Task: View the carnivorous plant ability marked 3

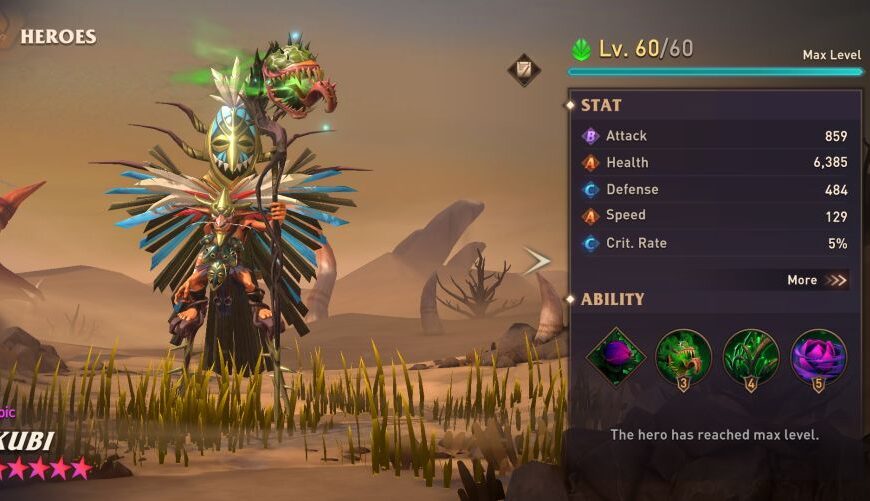Action: pyautogui.click(x=684, y=357)
